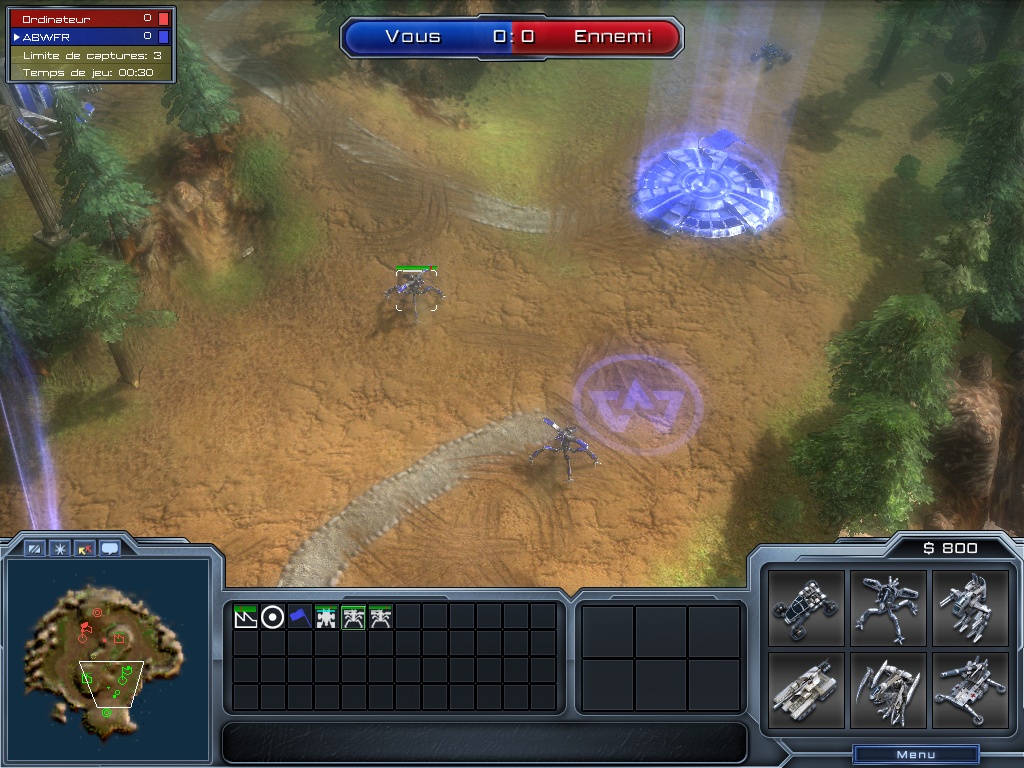Viewport: 1024px width, 768px height.
Task: Build the bladed claw walker unit
Action: pos(888,690)
